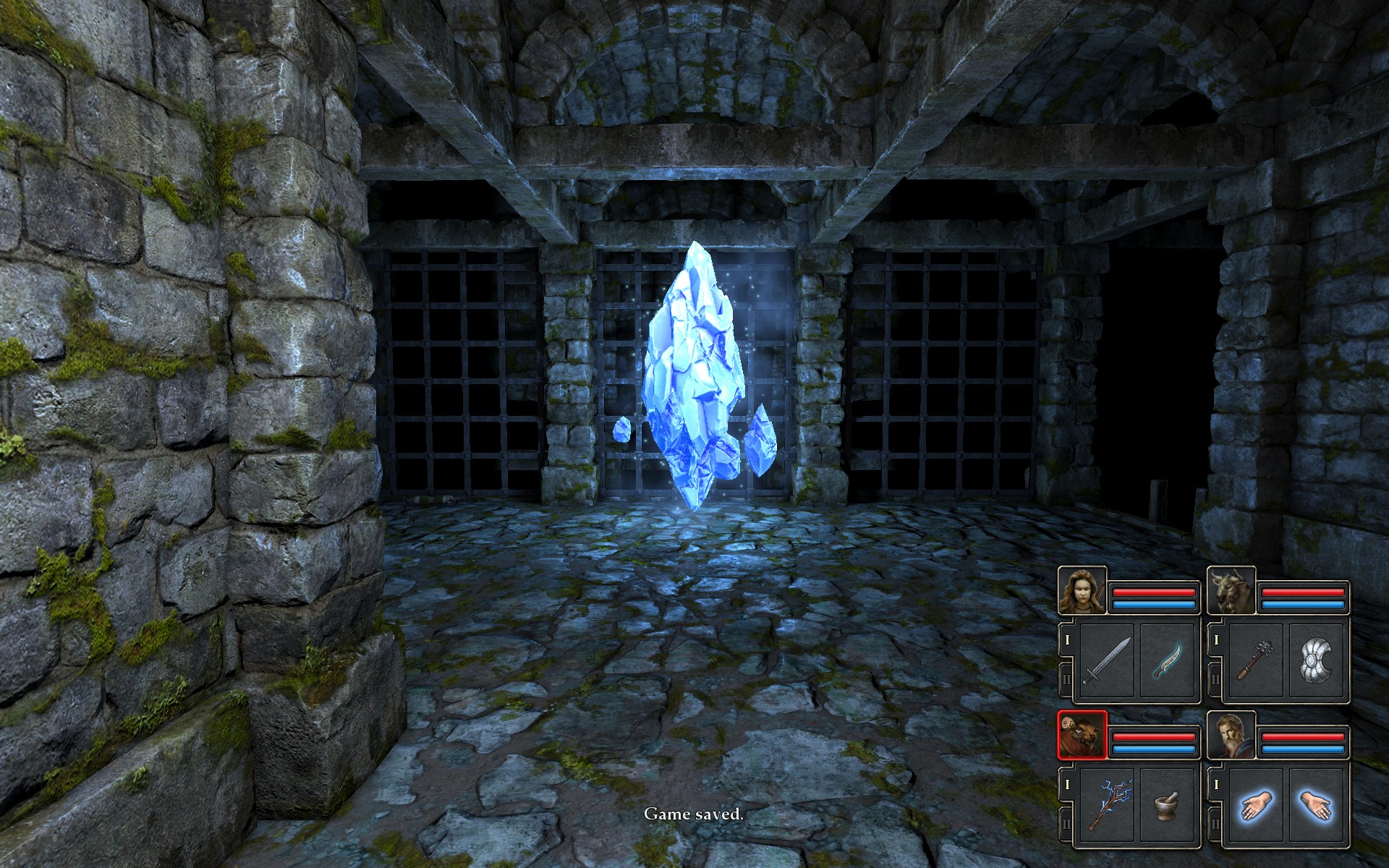This screenshot has height=868, width=1389.
Task: Click the red-framed ratling champion portrait
Action: [x=1082, y=735]
